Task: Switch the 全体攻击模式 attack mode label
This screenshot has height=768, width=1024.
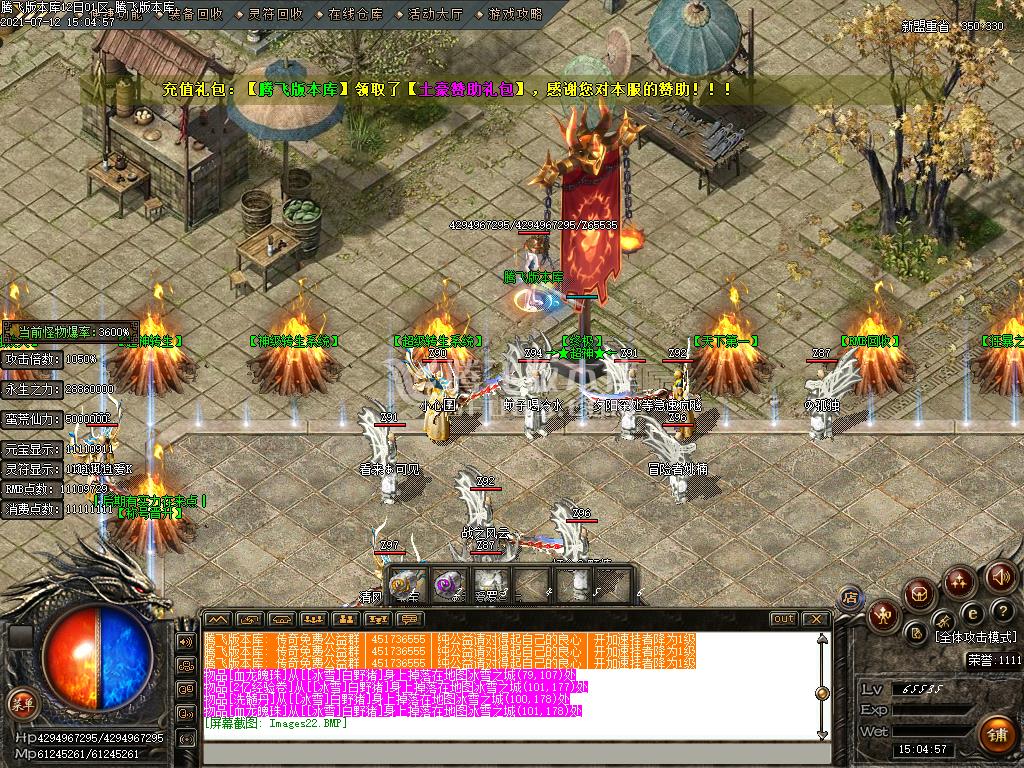Action: (x=975, y=637)
